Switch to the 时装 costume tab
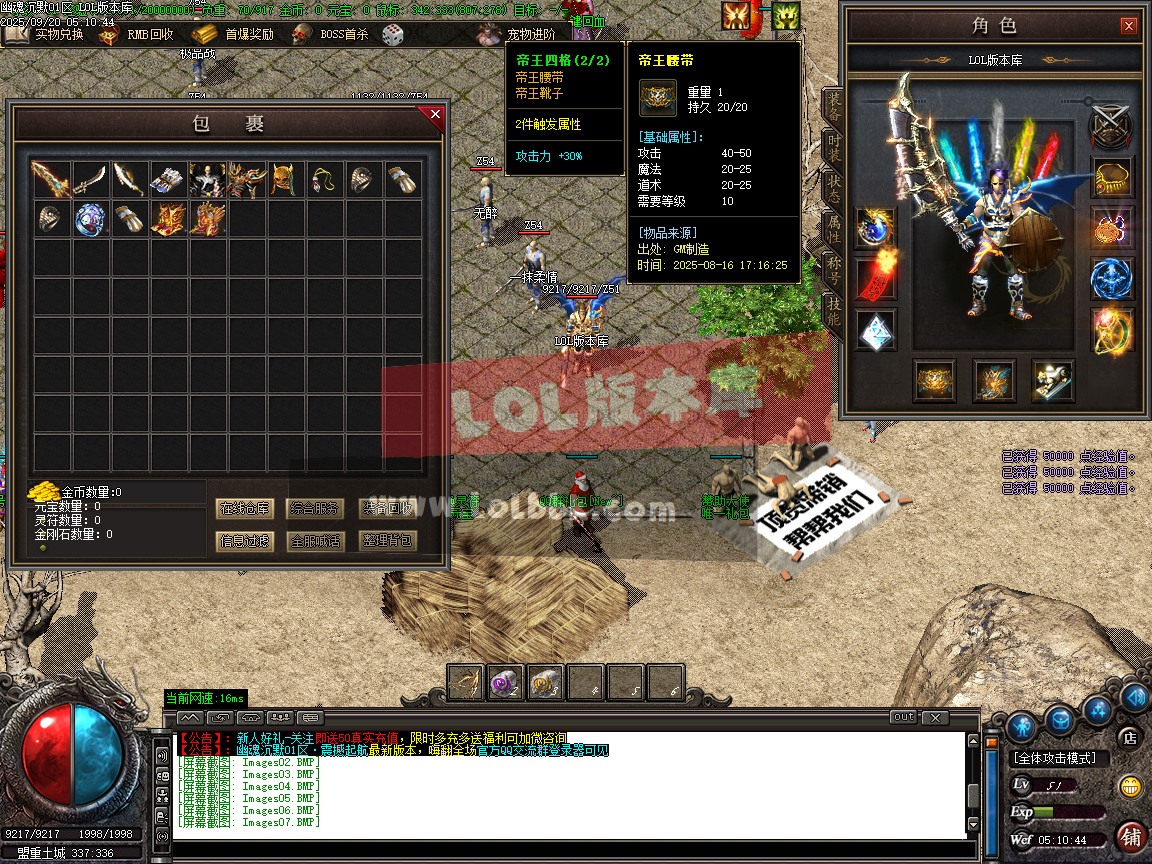The image size is (1152, 864). coord(833,145)
